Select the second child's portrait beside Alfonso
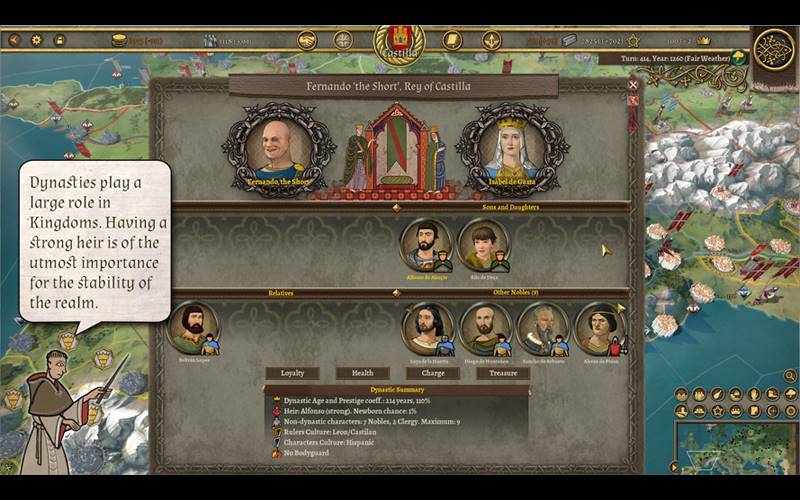 click(x=483, y=244)
